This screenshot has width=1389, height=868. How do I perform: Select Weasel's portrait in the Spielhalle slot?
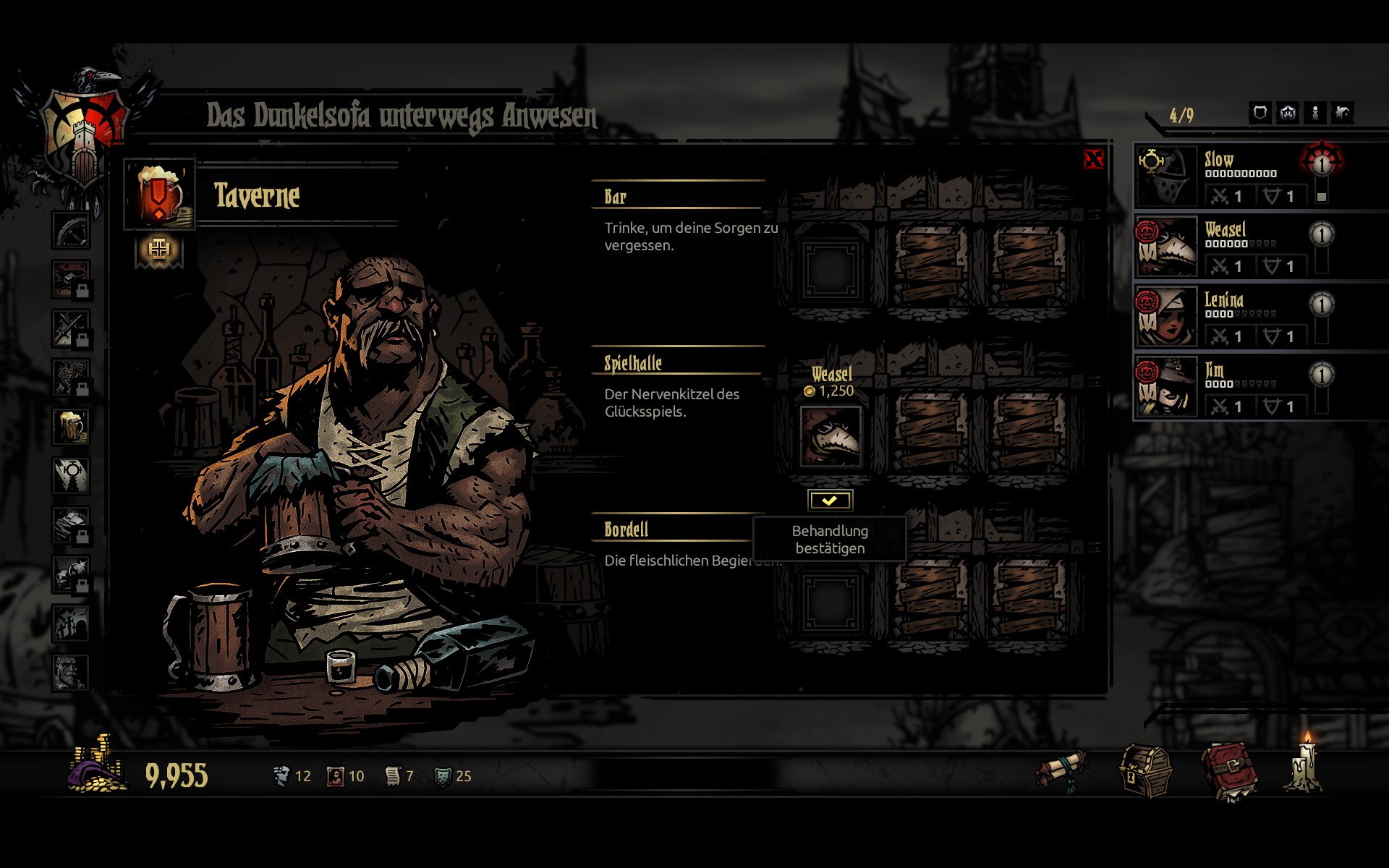(x=831, y=436)
